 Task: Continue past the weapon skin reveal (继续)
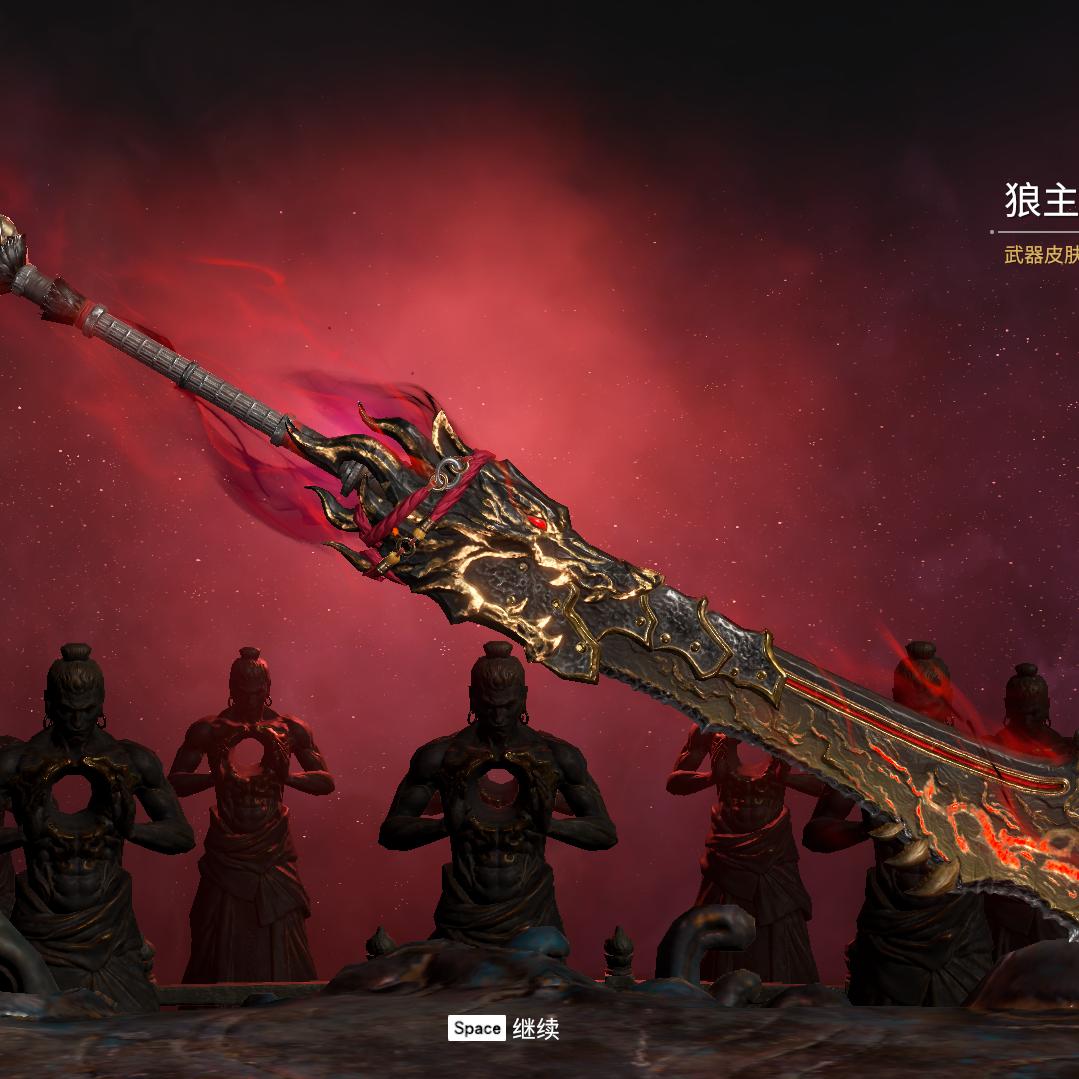click(504, 1028)
